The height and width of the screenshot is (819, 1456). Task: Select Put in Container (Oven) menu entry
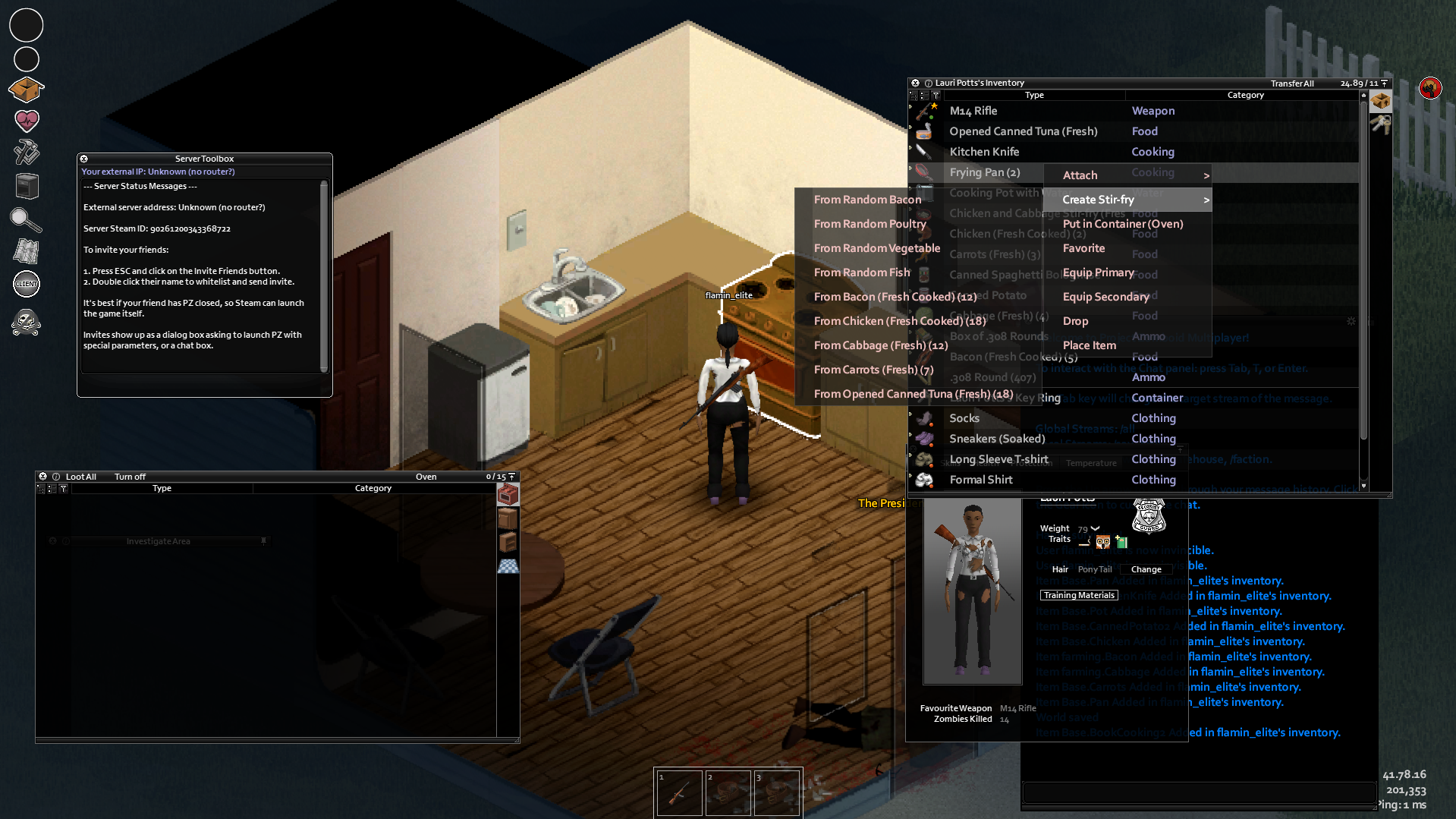click(1121, 223)
